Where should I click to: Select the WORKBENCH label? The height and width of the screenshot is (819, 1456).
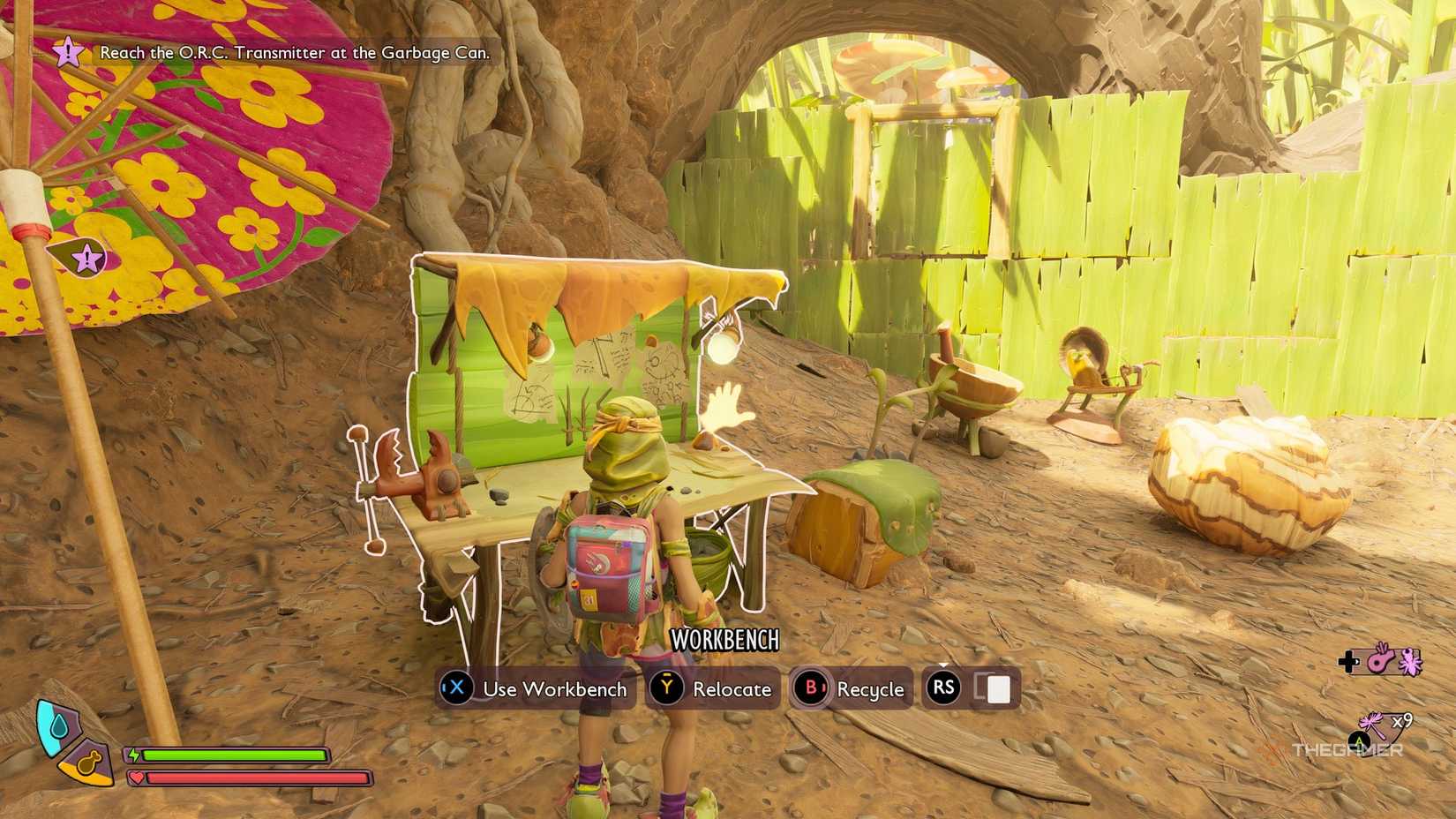pos(726,641)
